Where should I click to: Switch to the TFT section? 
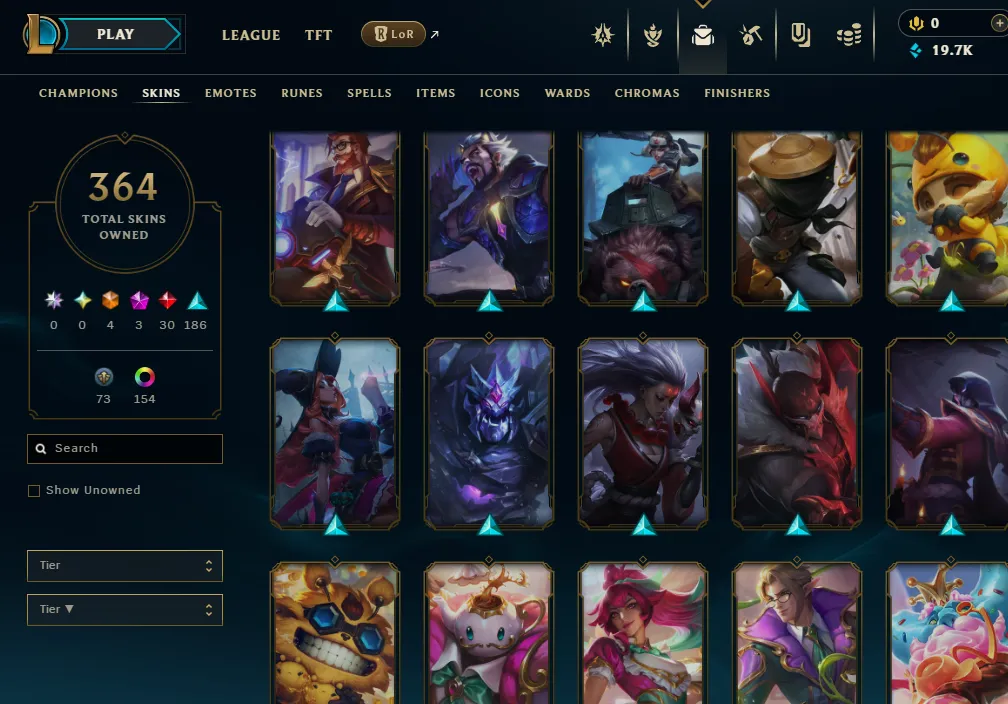point(319,35)
